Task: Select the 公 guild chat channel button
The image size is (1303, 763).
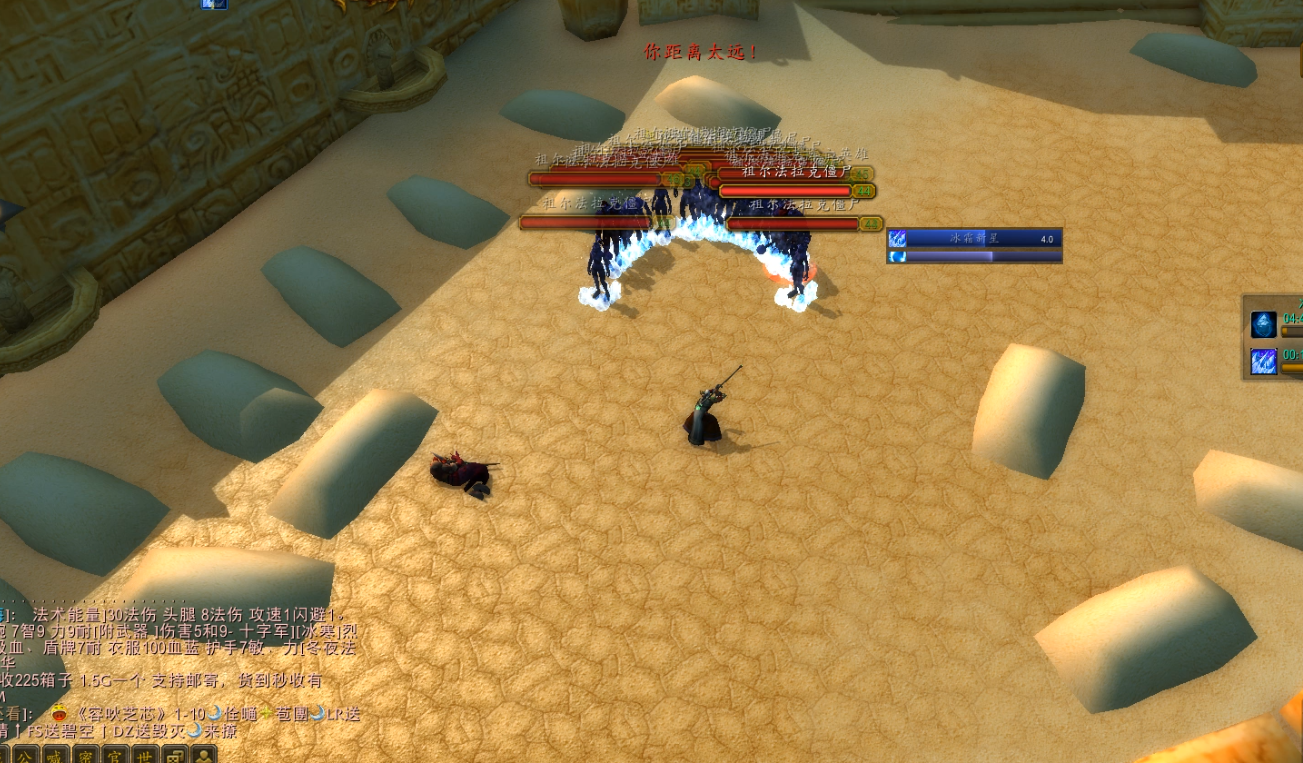Action: [24, 754]
